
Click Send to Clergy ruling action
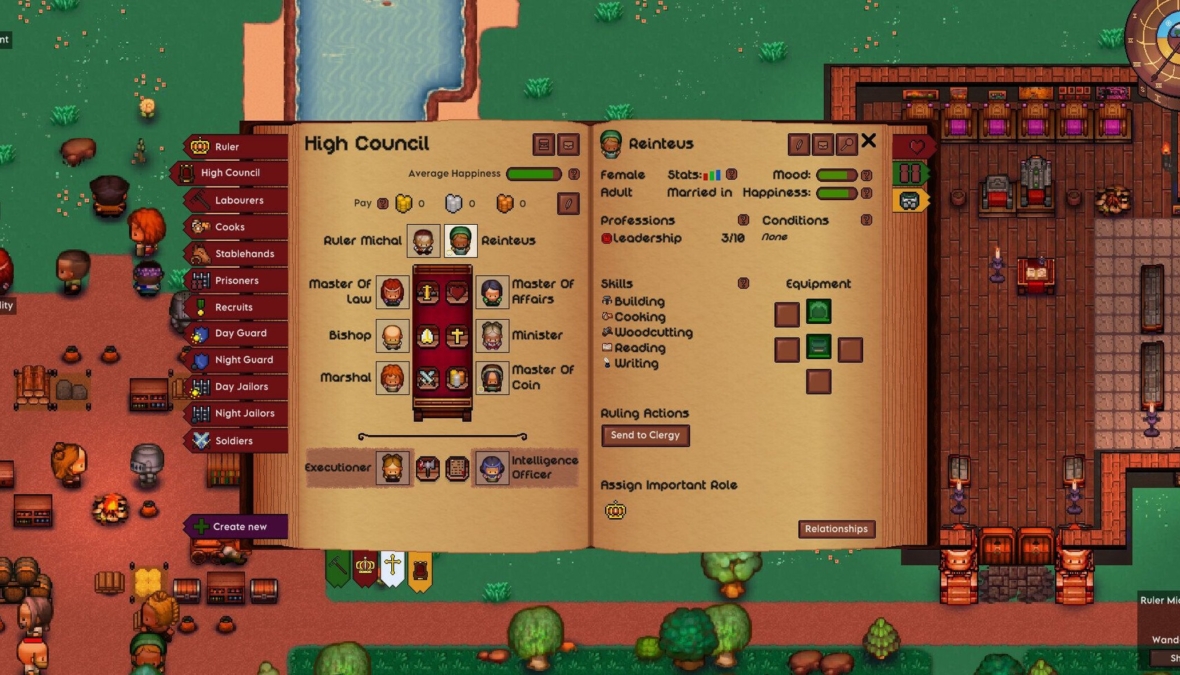(645, 436)
